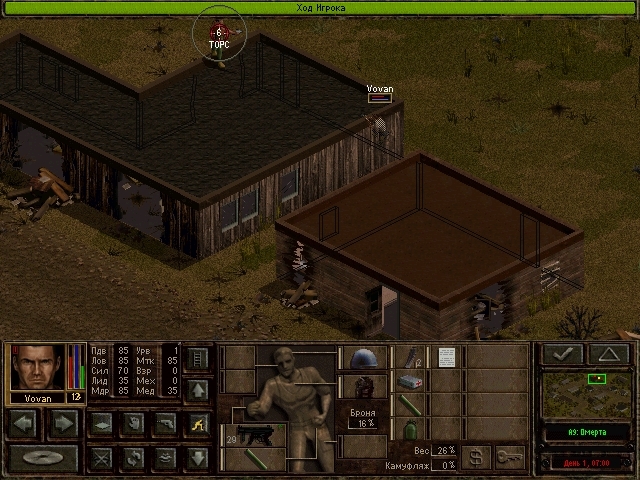Raise stance with the up arrow button
This screenshot has width=640, height=480.
[x=197, y=390]
